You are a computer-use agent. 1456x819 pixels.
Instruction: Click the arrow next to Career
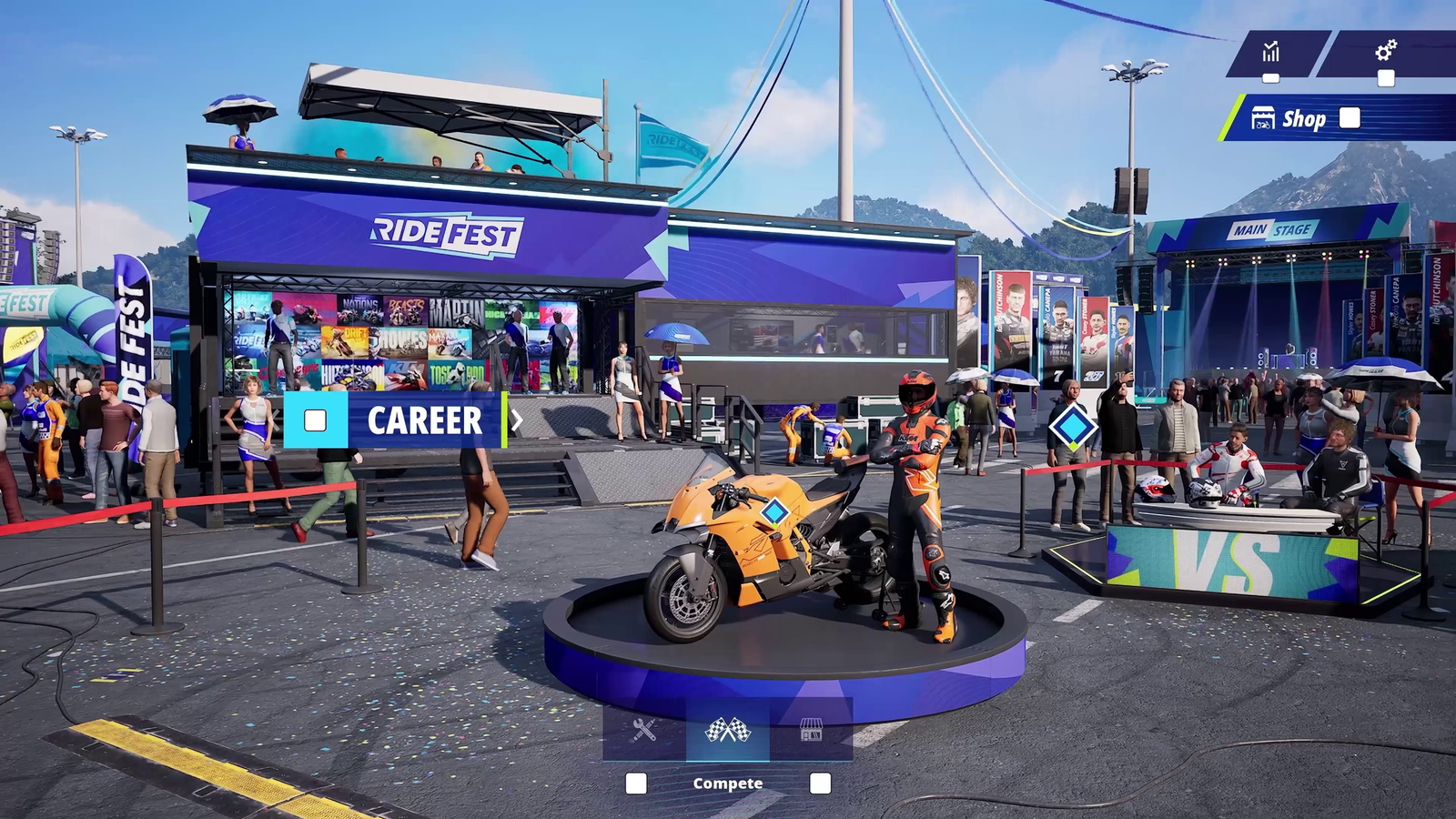click(517, 420)
